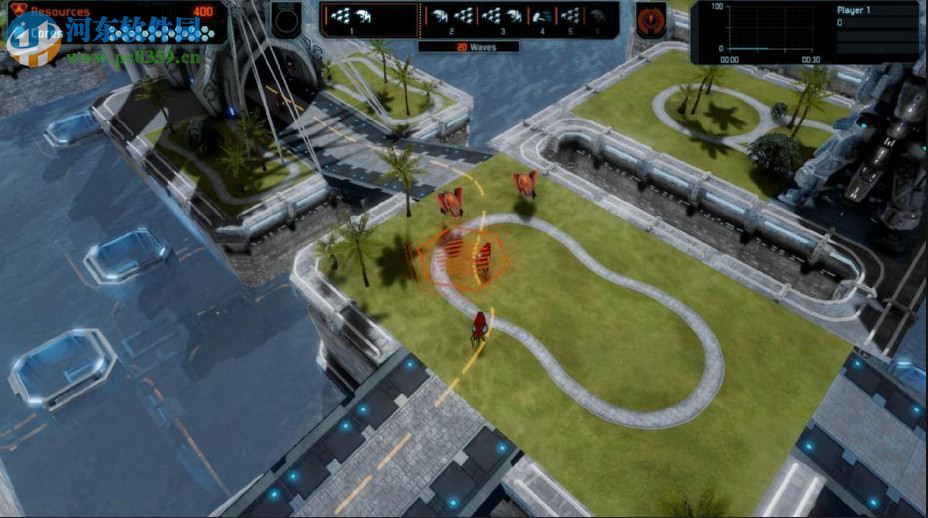Click the circular button left of wave bar
Image resolution: width=928 pixels, height=518 pixels.
(287, 19)
